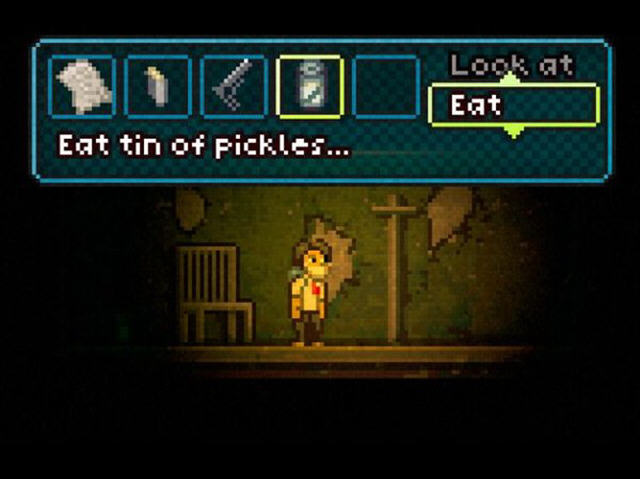Screen dimensions: 640x479
Task: Switch to the Look at action
Action: (x=511, y=67)
